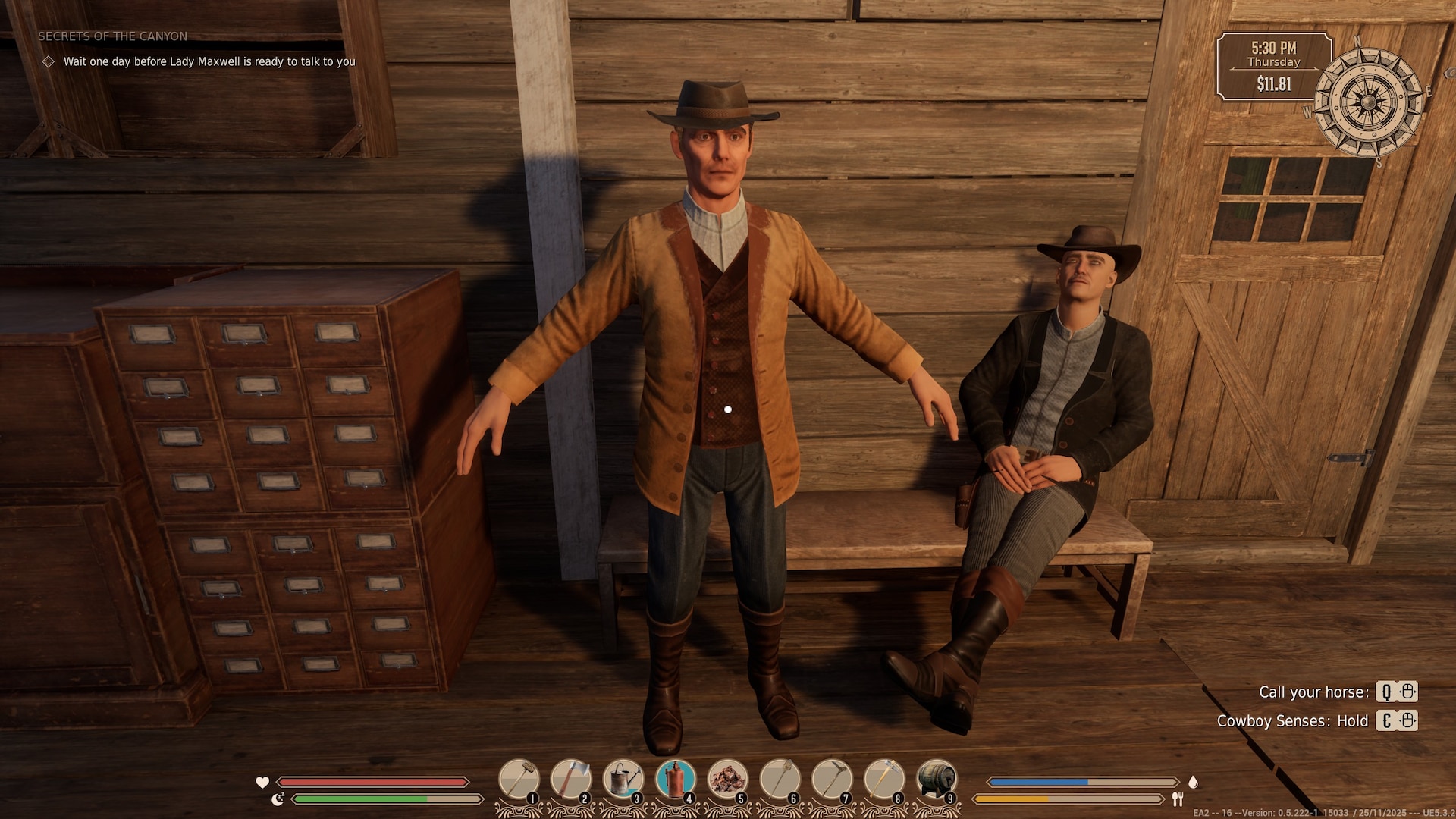Click the compass rose
Image resolution: width=1456 pixels, height=819 pixels.
pyautogui.click(x=1368, y=102)
